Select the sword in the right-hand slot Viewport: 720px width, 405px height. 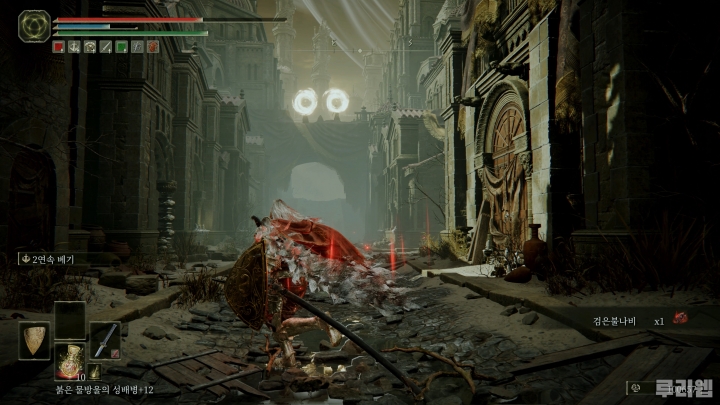click(x=104, y=340)
